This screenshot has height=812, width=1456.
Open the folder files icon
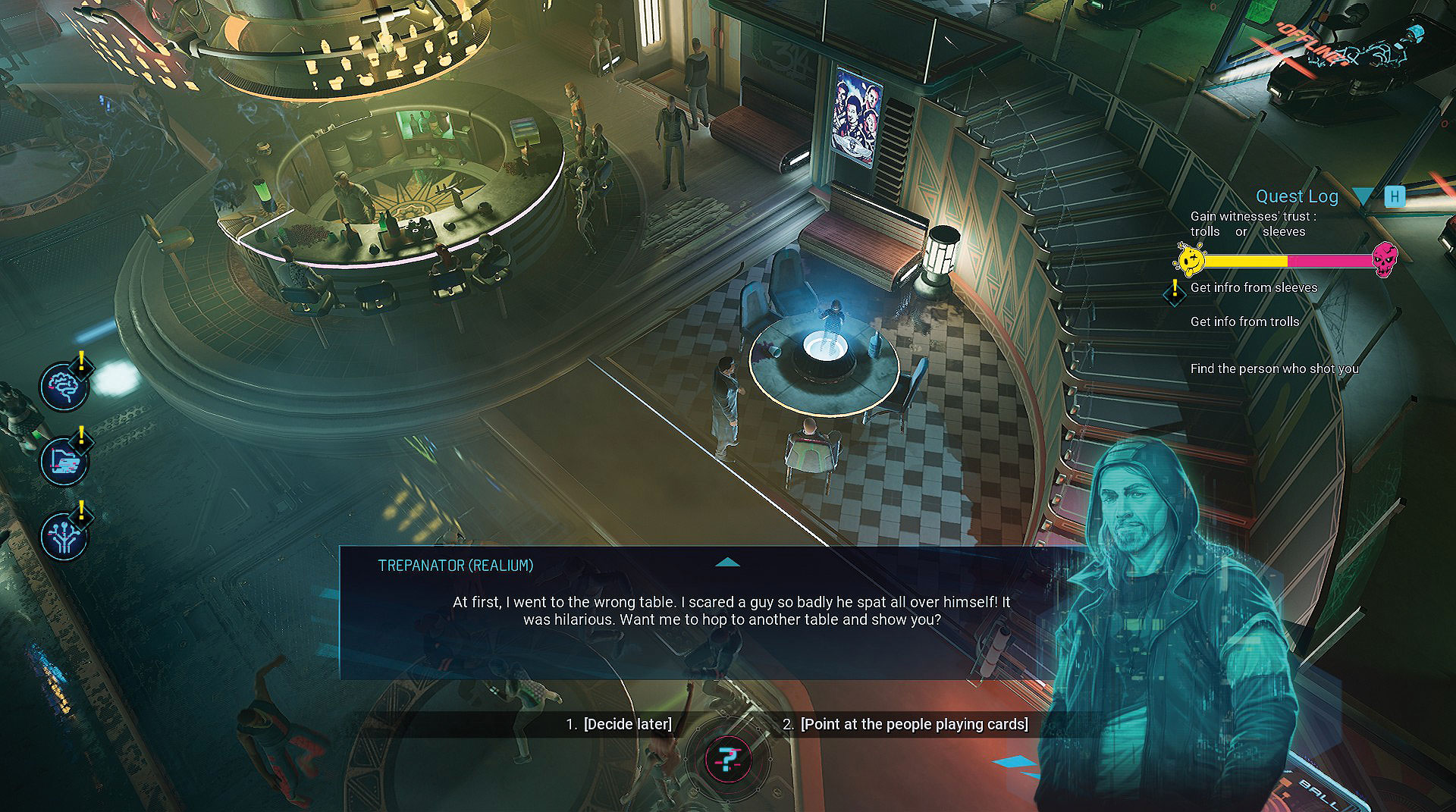click(x=64, y=460)
